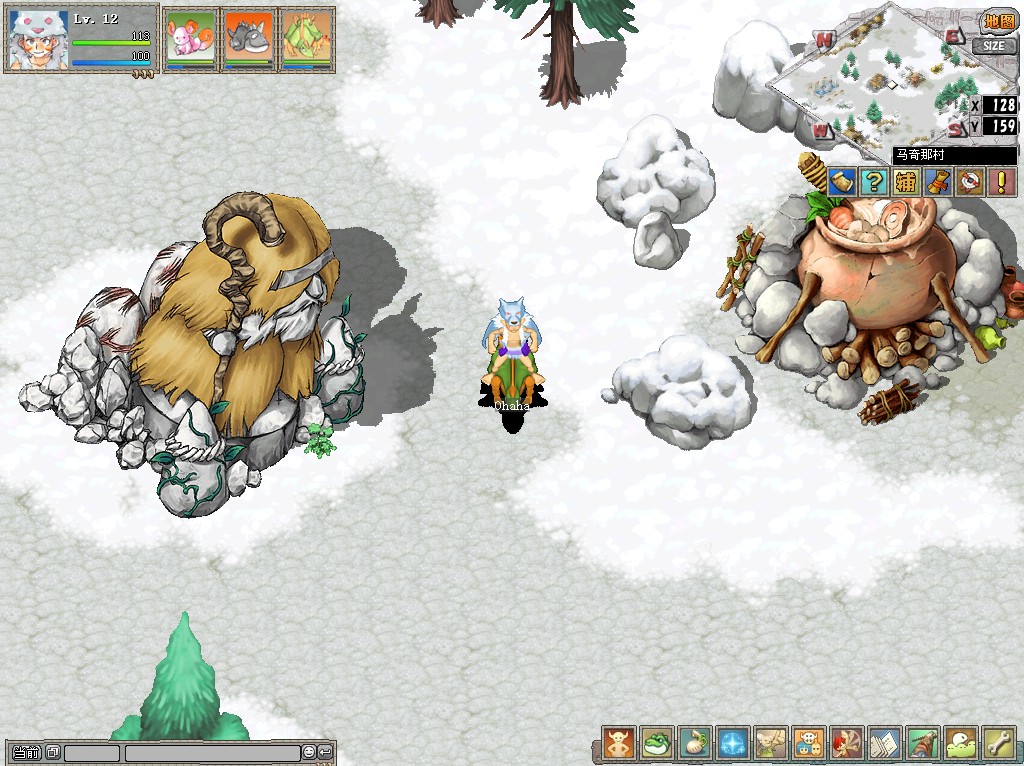Open the paper cards icon
The image size is (1024, 766).
click(885, 744)
